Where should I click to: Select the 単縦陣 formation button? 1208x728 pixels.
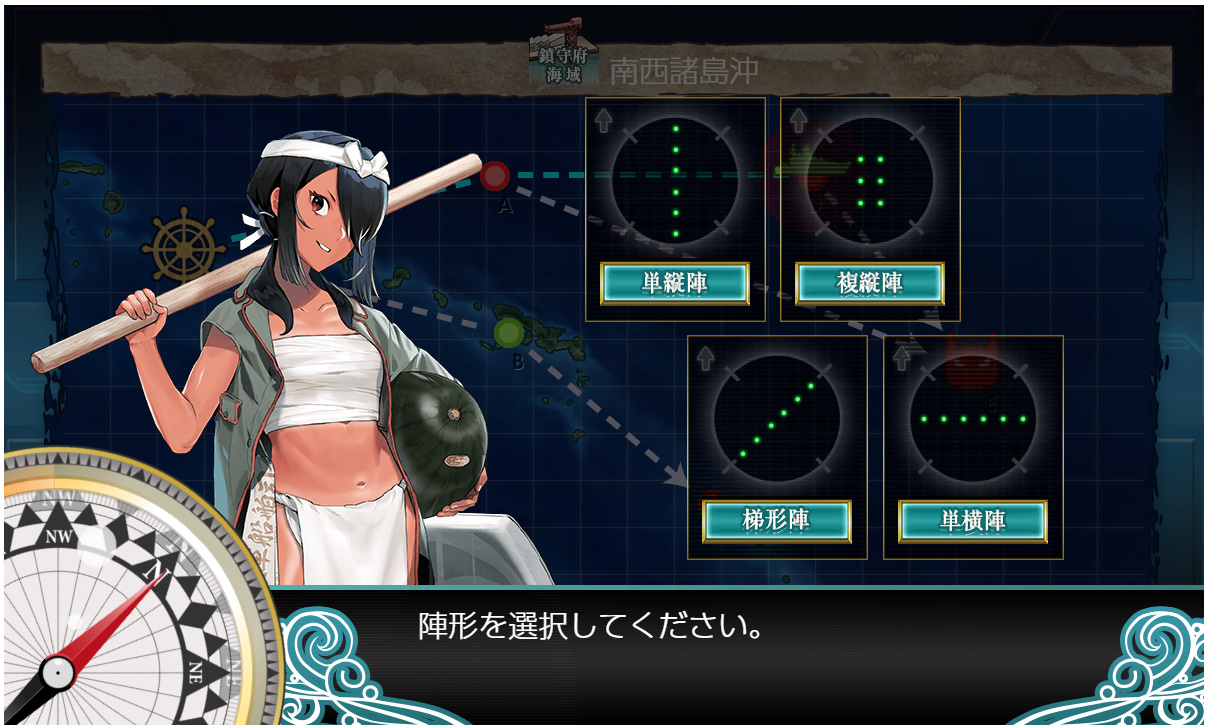pos(675,284)
